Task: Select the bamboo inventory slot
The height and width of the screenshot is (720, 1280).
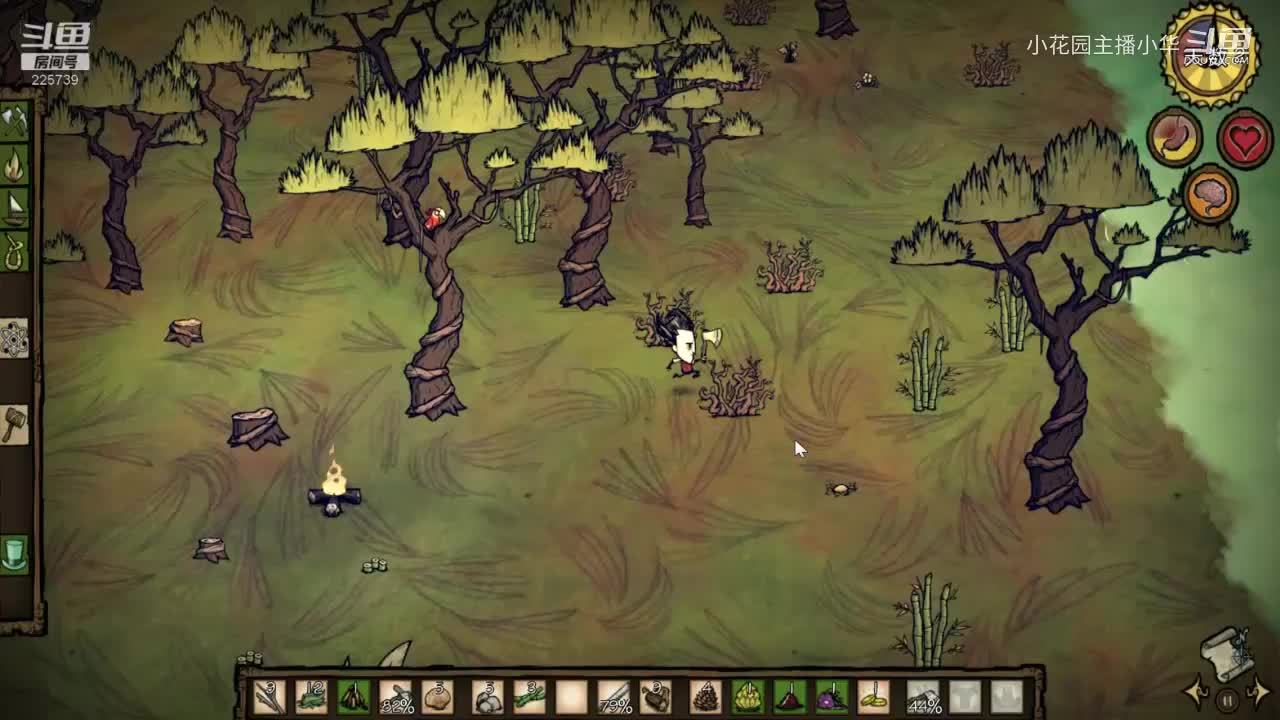Action: (529, 696)
